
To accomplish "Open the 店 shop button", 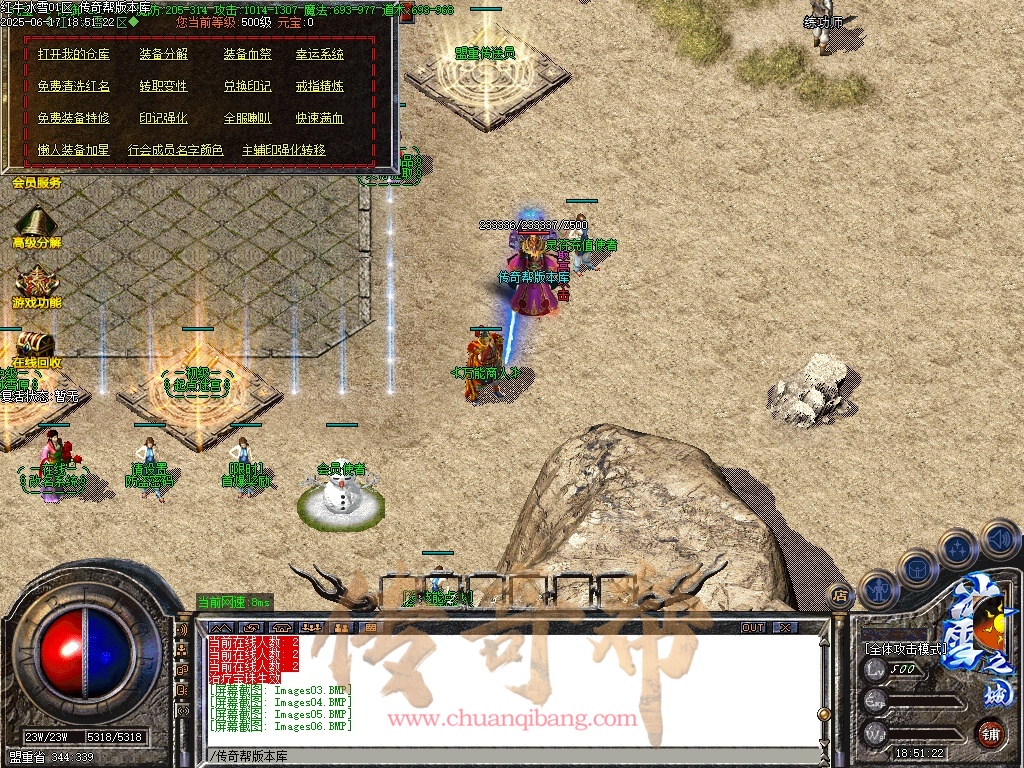I will click(839, 594).
